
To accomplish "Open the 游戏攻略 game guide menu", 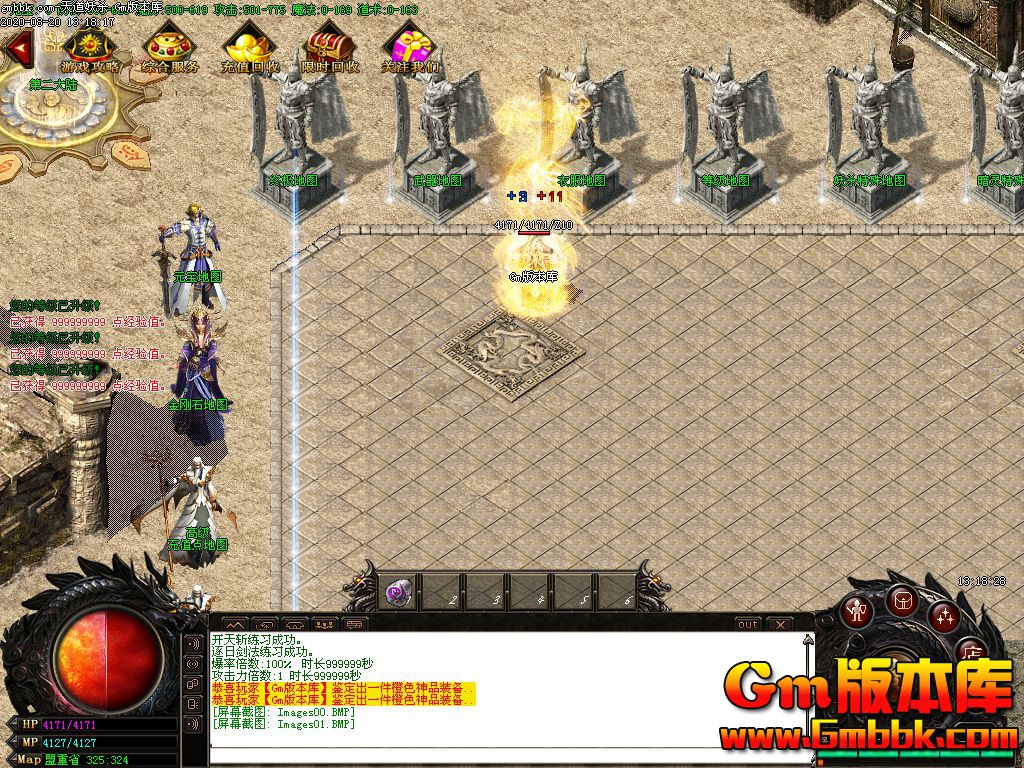I will coord(89,49).
